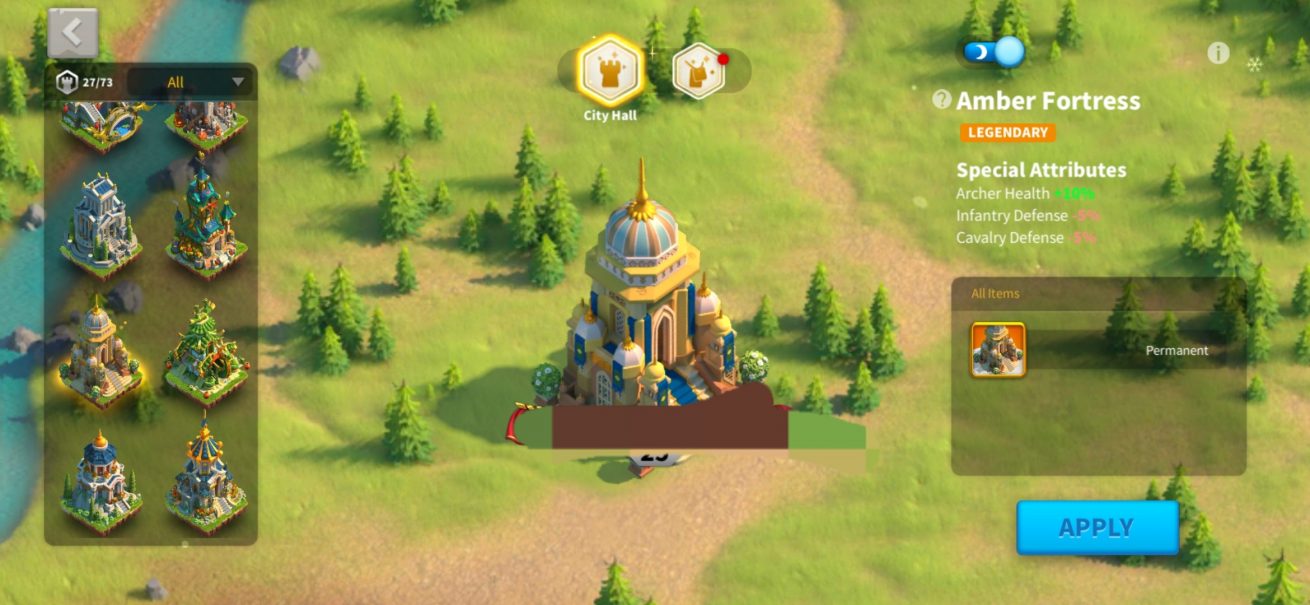Apply the Amber Fortress skin
This screenshot has height=605, width=1310.
coord(1097,527)
